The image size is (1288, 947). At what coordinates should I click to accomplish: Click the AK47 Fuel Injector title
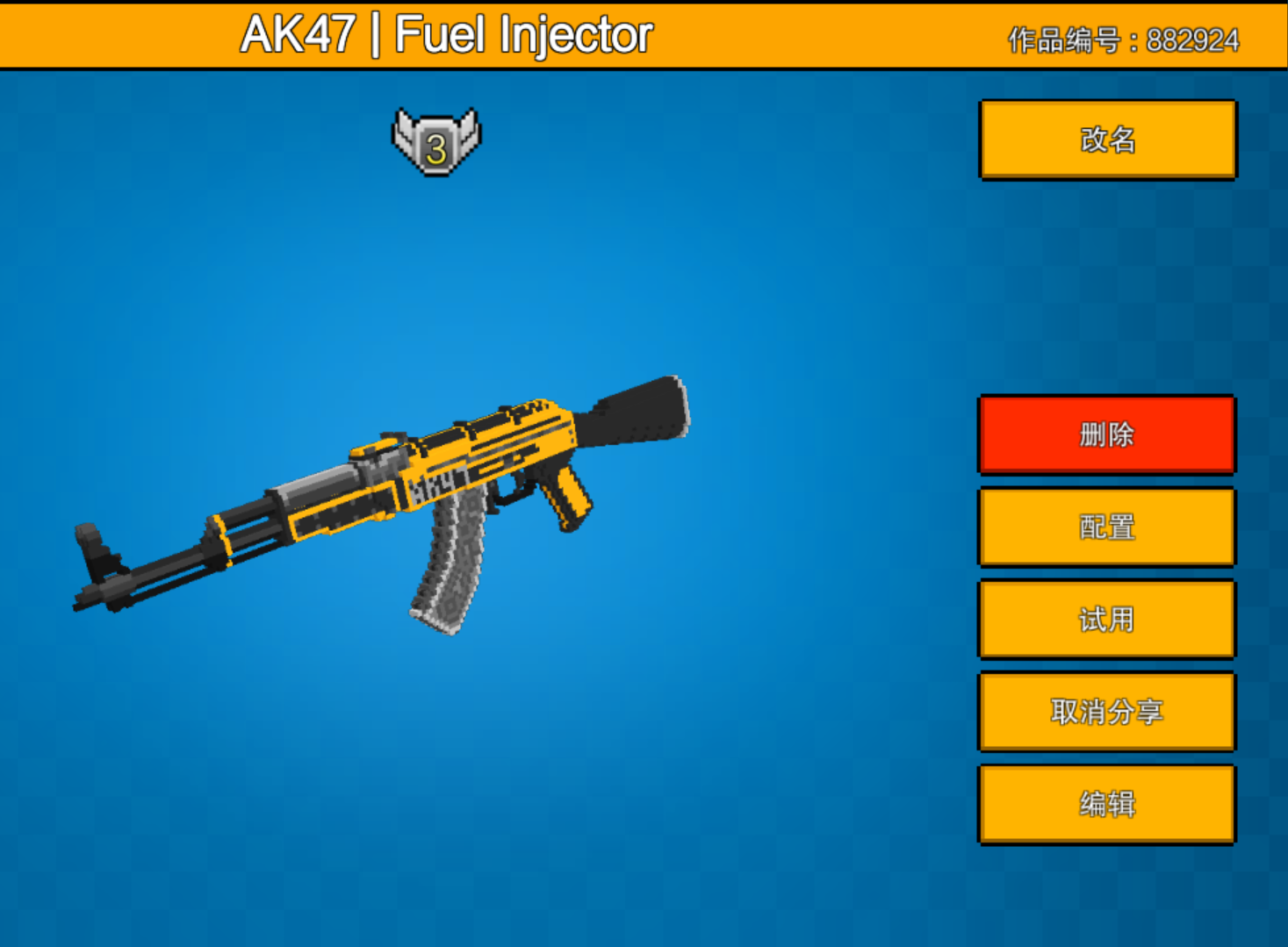click(448, 33)
